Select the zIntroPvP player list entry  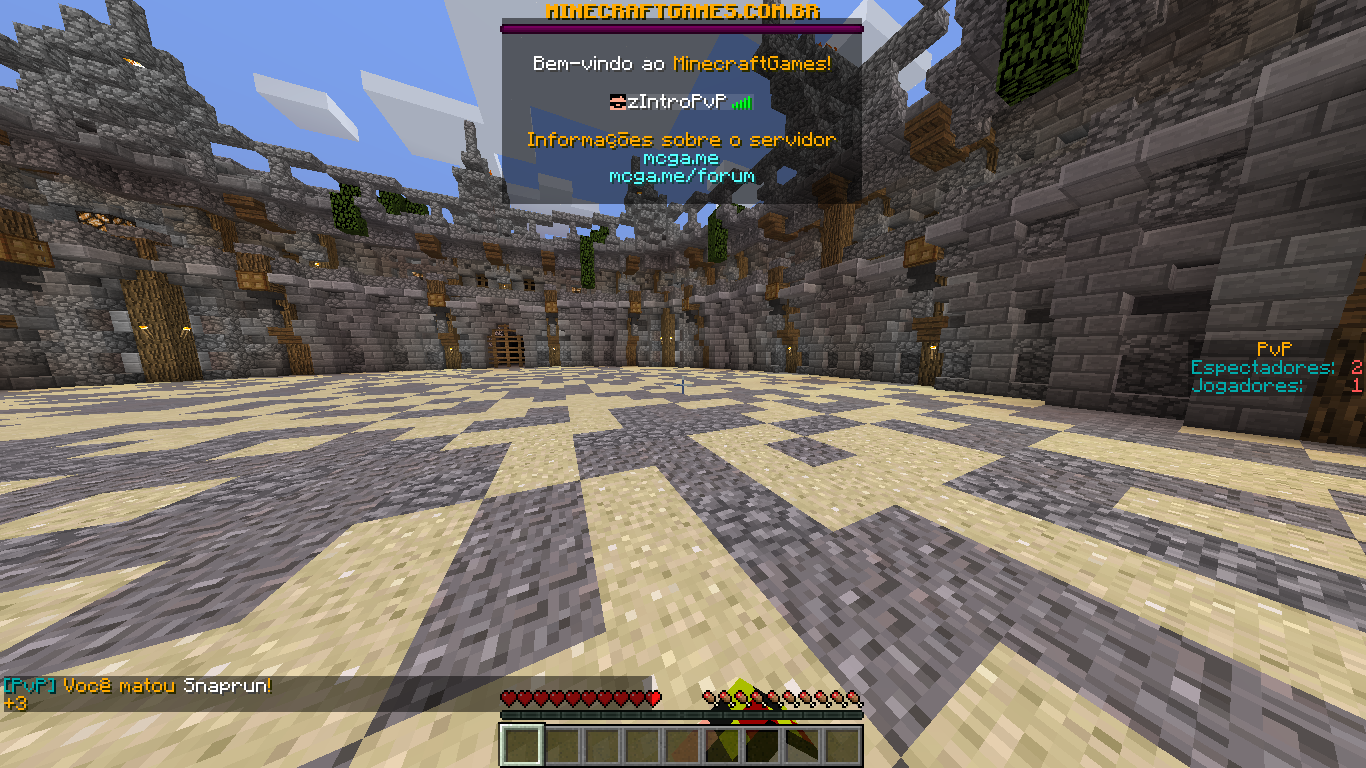[680, 101]
